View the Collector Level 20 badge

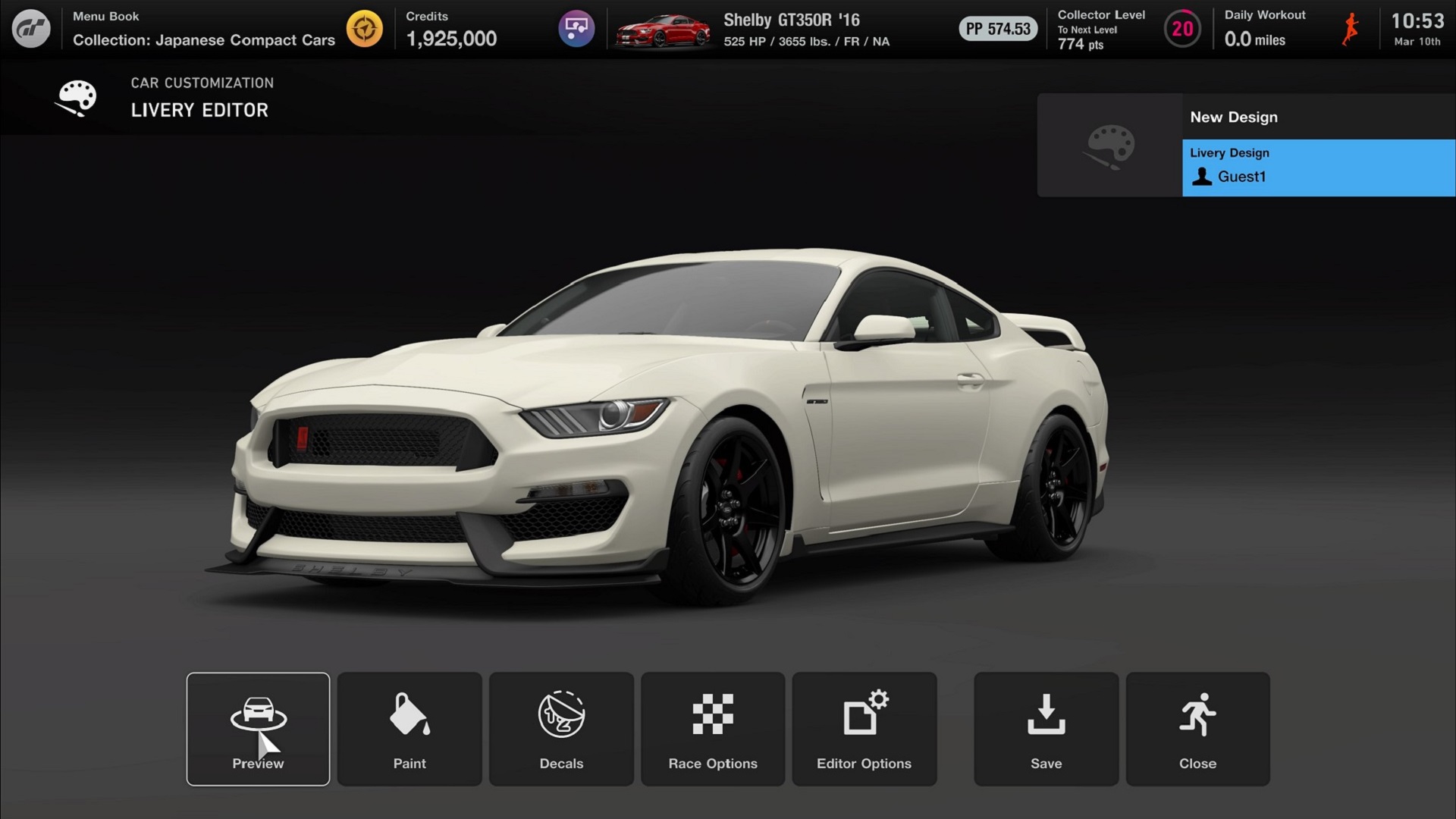pyautogui.click(x=1182, y=29)
